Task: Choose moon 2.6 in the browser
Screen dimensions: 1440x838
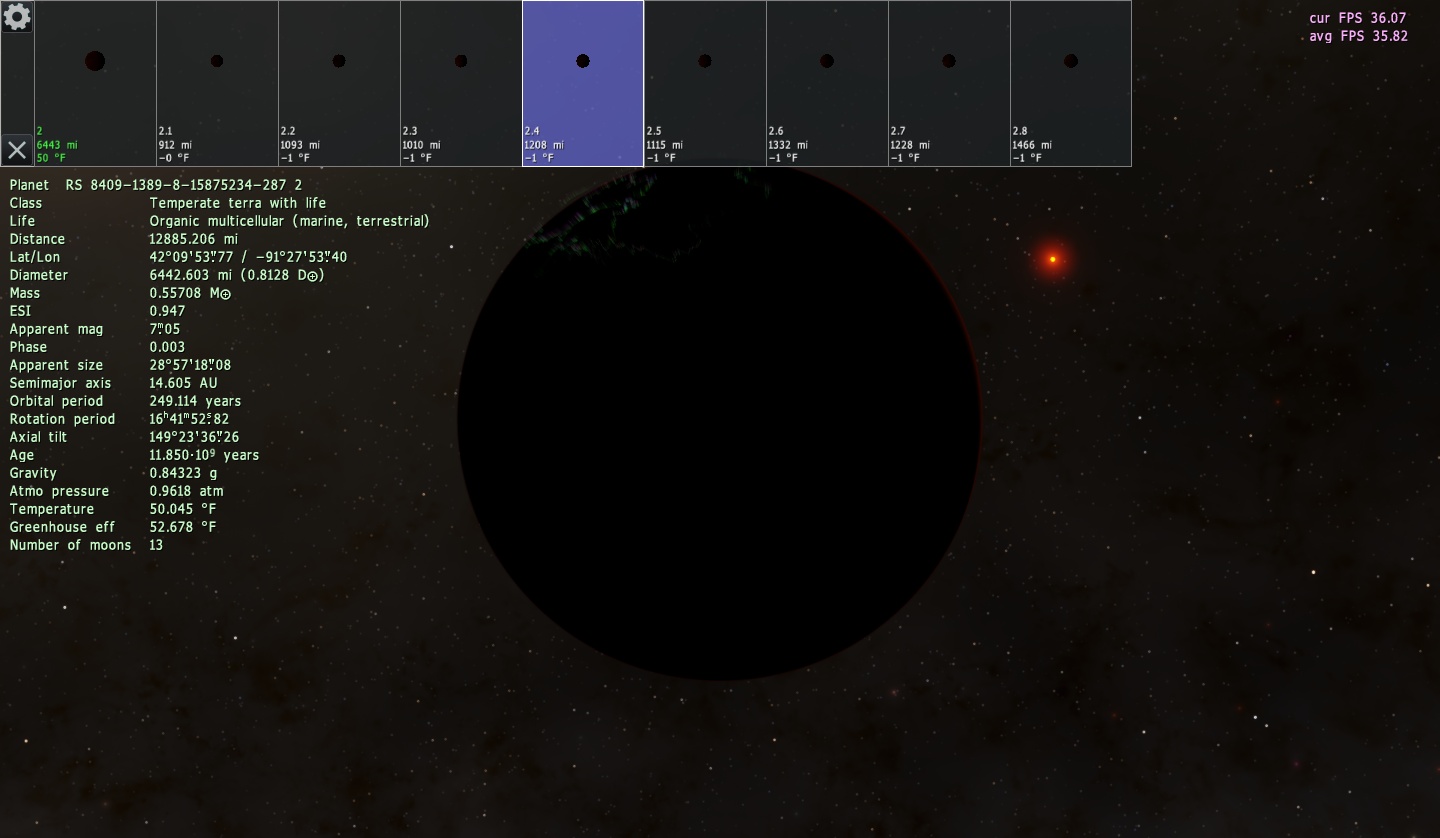Action: (x=827, y=83)
